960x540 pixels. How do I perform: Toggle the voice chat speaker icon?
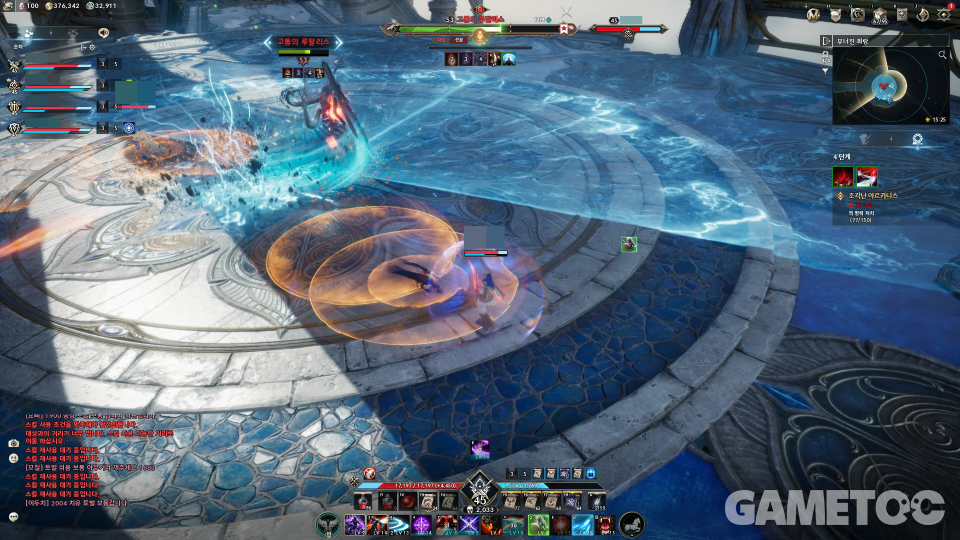point(103,34)
